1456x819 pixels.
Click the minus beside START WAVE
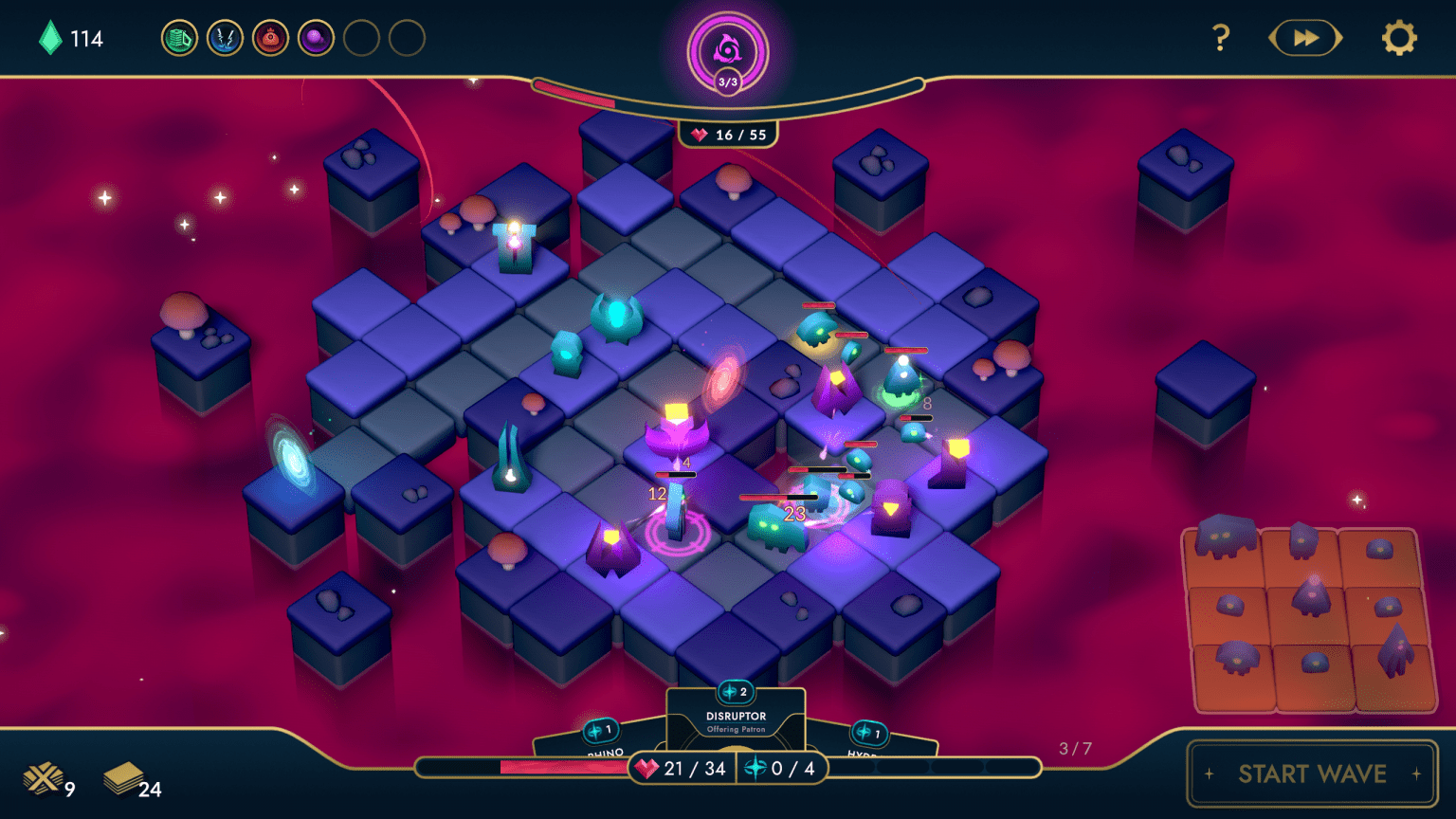click(x=1210, y=774)
